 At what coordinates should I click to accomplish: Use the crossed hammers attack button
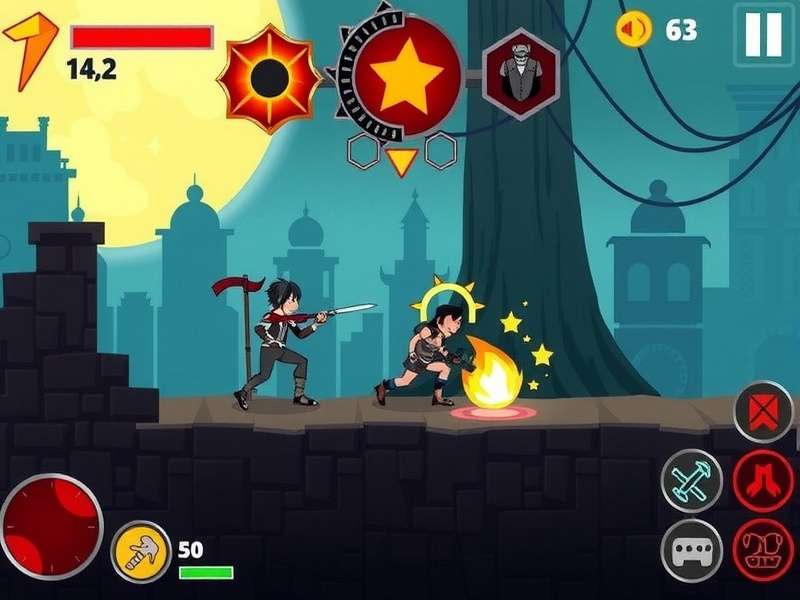(x=692, y=480)
